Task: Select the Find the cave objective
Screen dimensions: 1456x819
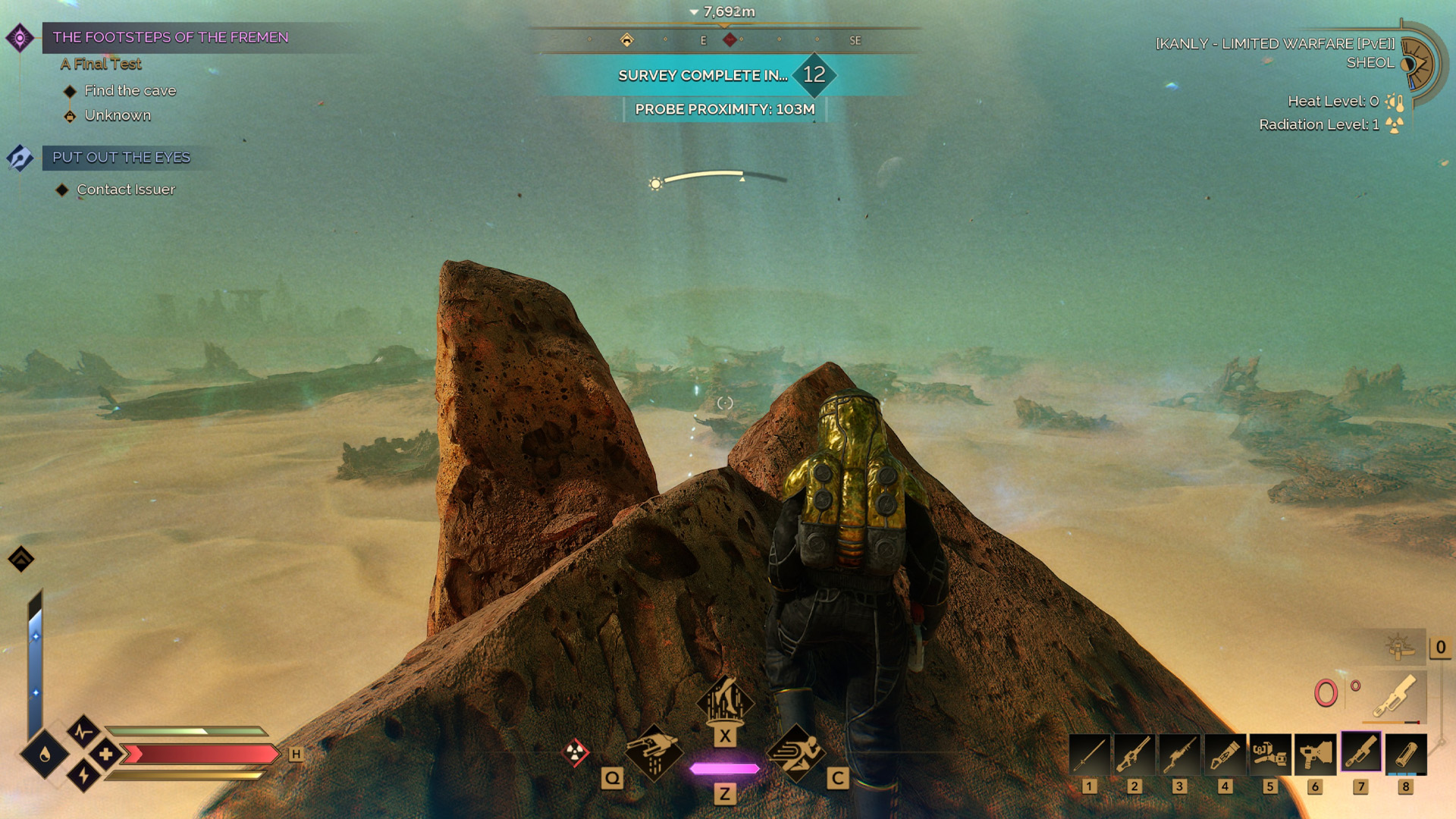Action: (x=130, y=90)
